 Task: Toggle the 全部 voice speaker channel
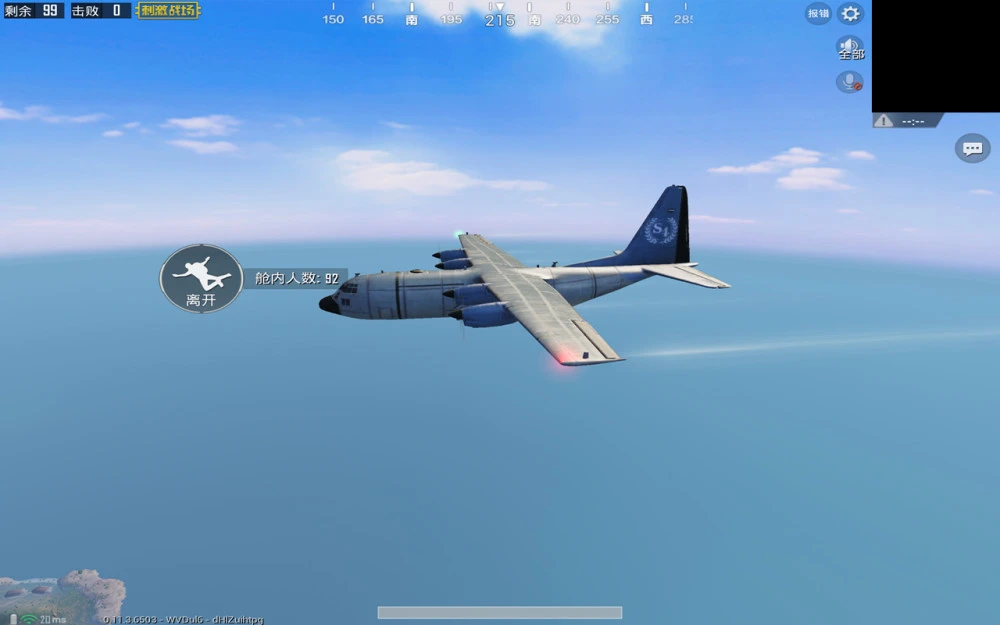850,48
